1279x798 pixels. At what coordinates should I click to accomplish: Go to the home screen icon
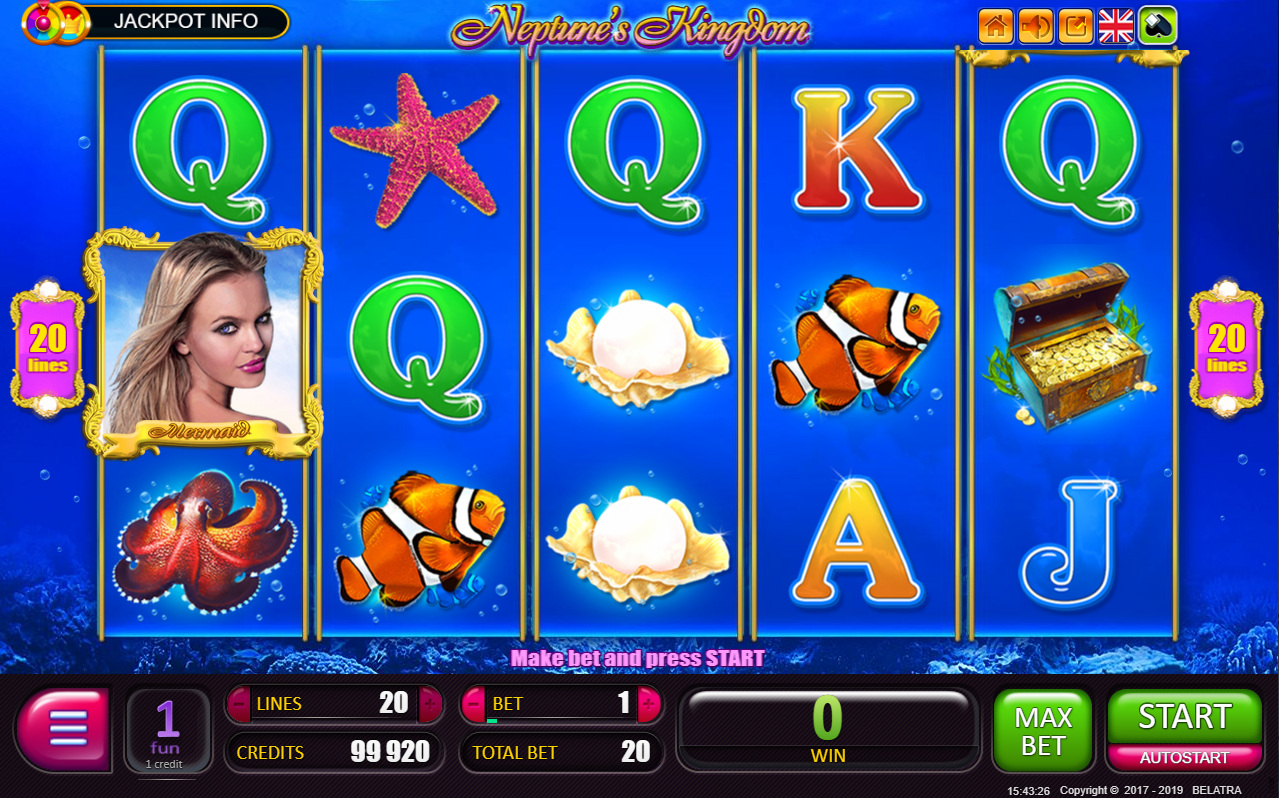pyautogui.click(x=996, y=26)
